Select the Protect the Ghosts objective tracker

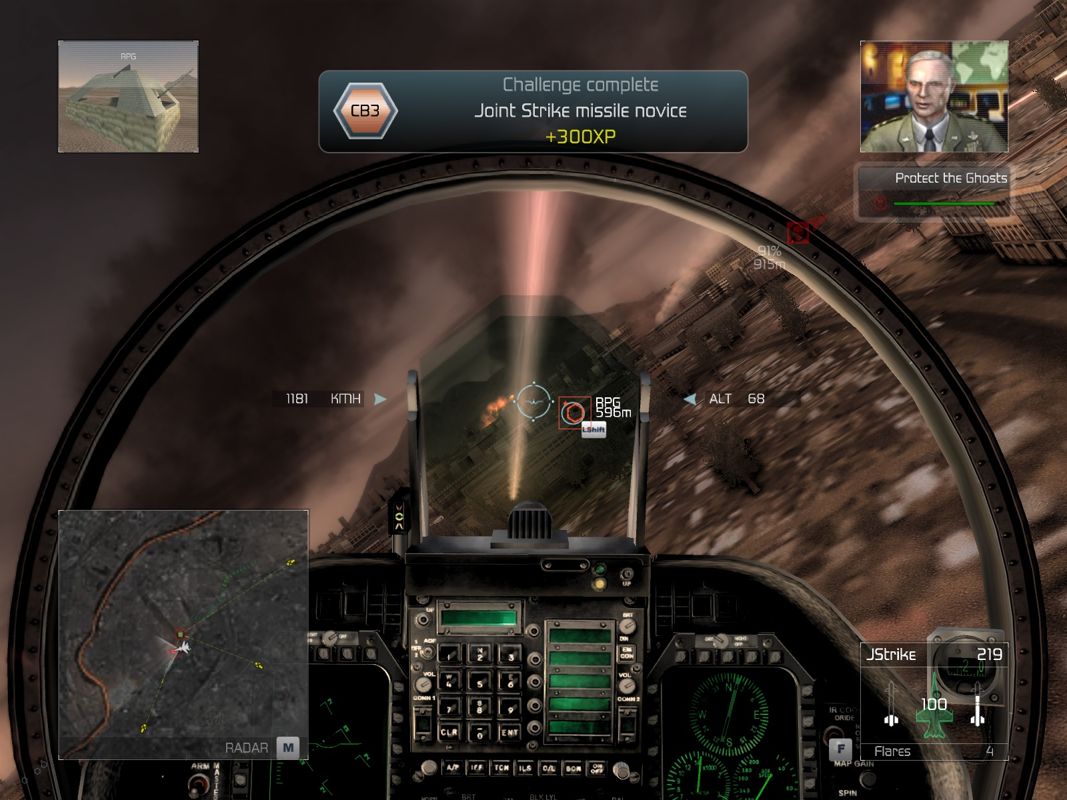[933, 190]
